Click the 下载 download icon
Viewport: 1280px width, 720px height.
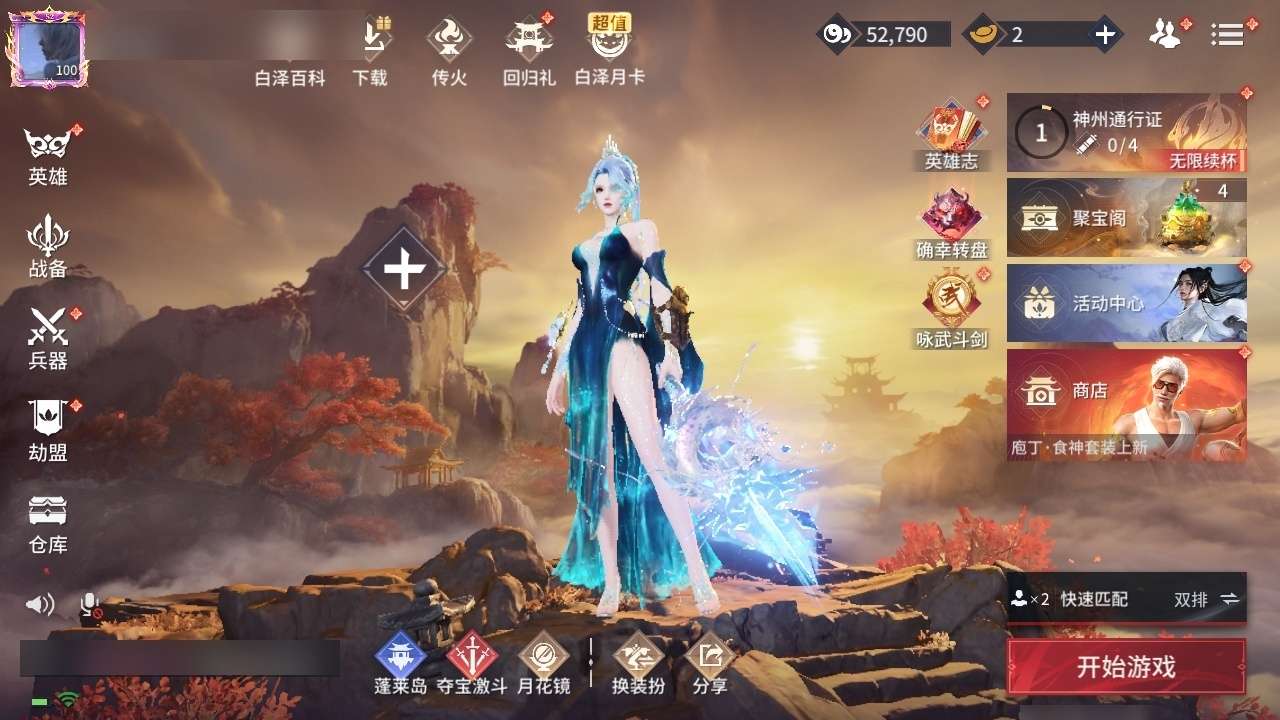pos(370,50)
